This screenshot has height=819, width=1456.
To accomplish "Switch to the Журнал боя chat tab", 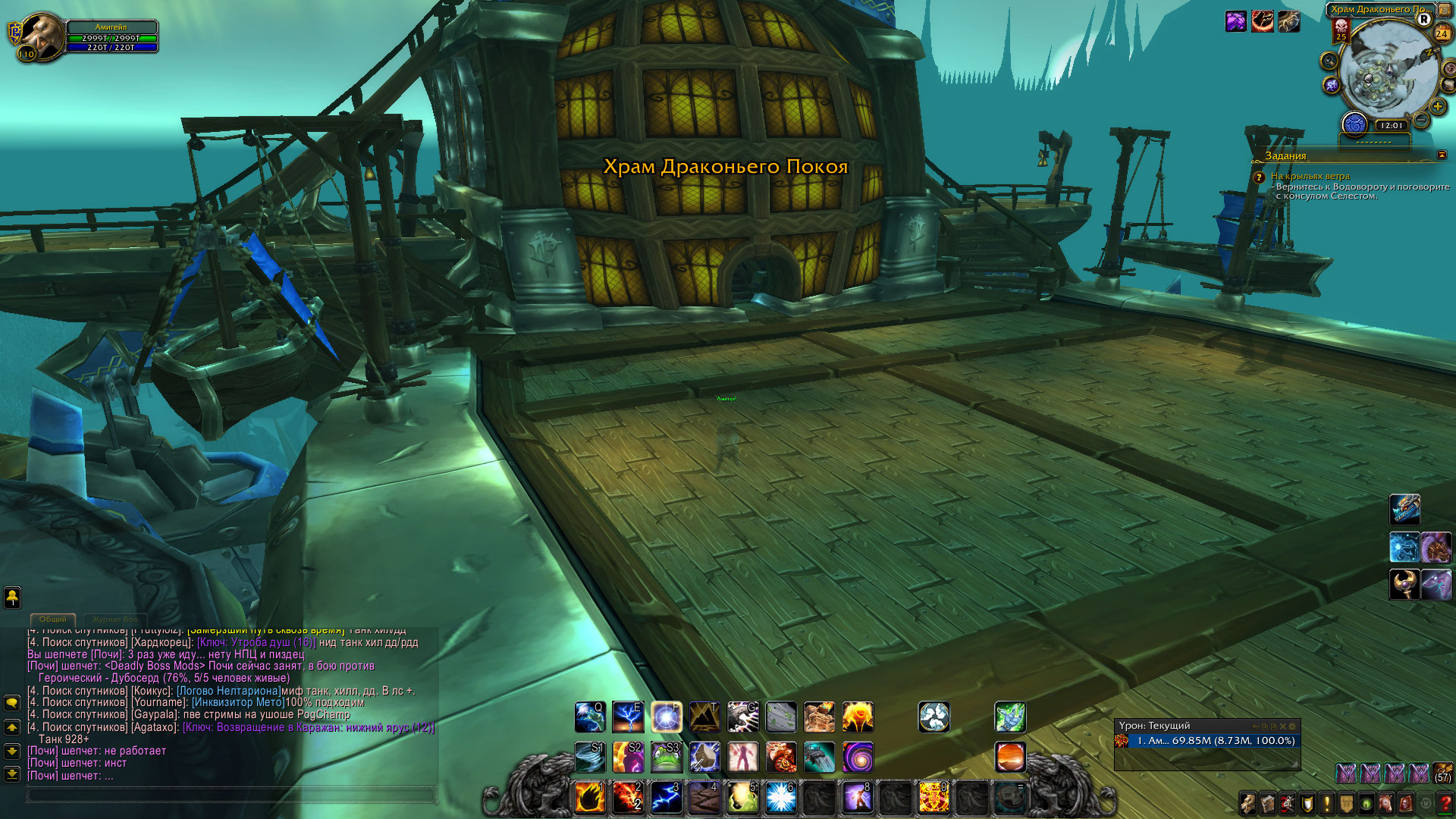I will click(115, 620).
